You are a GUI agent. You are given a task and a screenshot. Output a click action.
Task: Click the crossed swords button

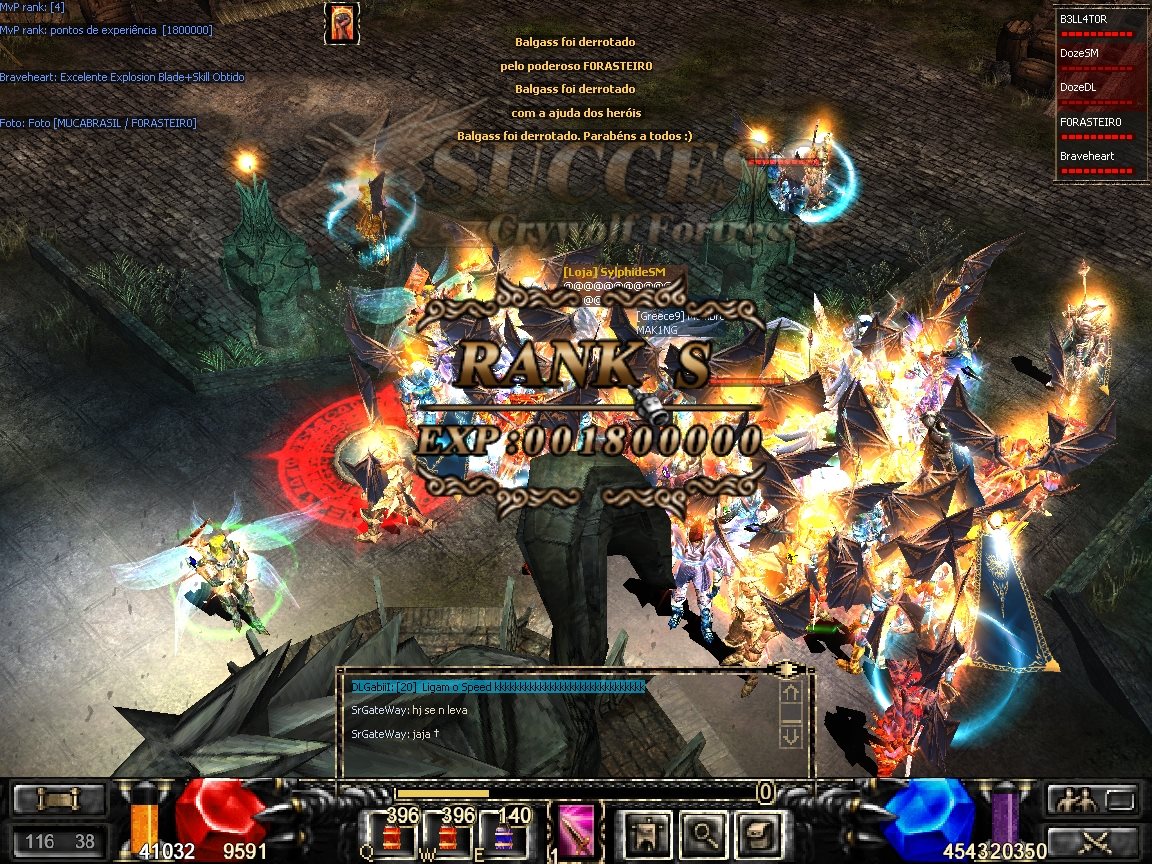pyautogui.click(x=1092, y=840)
